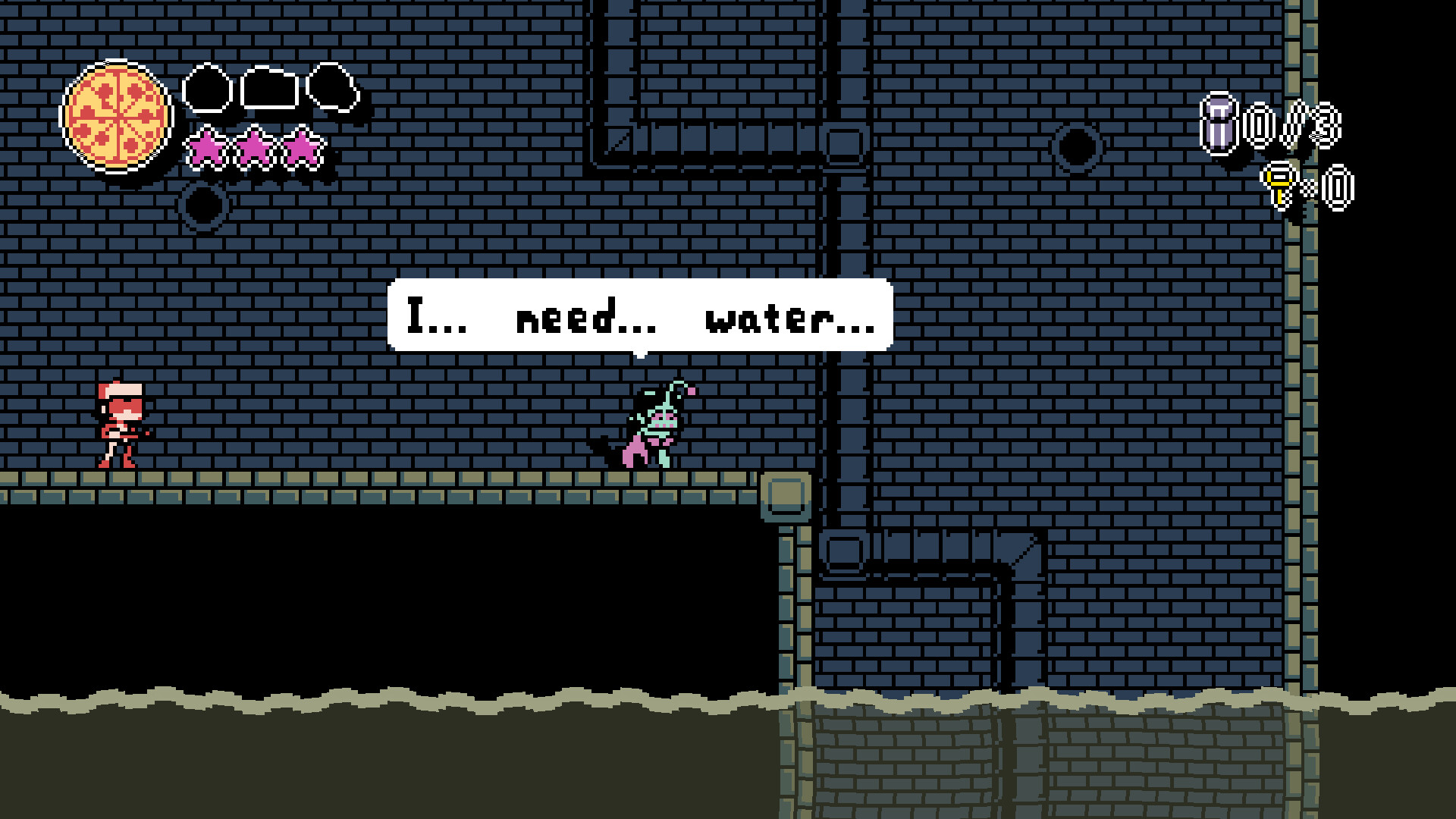The width and height of the screenshot is (1456, 819).
Task: Click the round dark hatch on the brick wall
Action: (x=1077, y=144)
